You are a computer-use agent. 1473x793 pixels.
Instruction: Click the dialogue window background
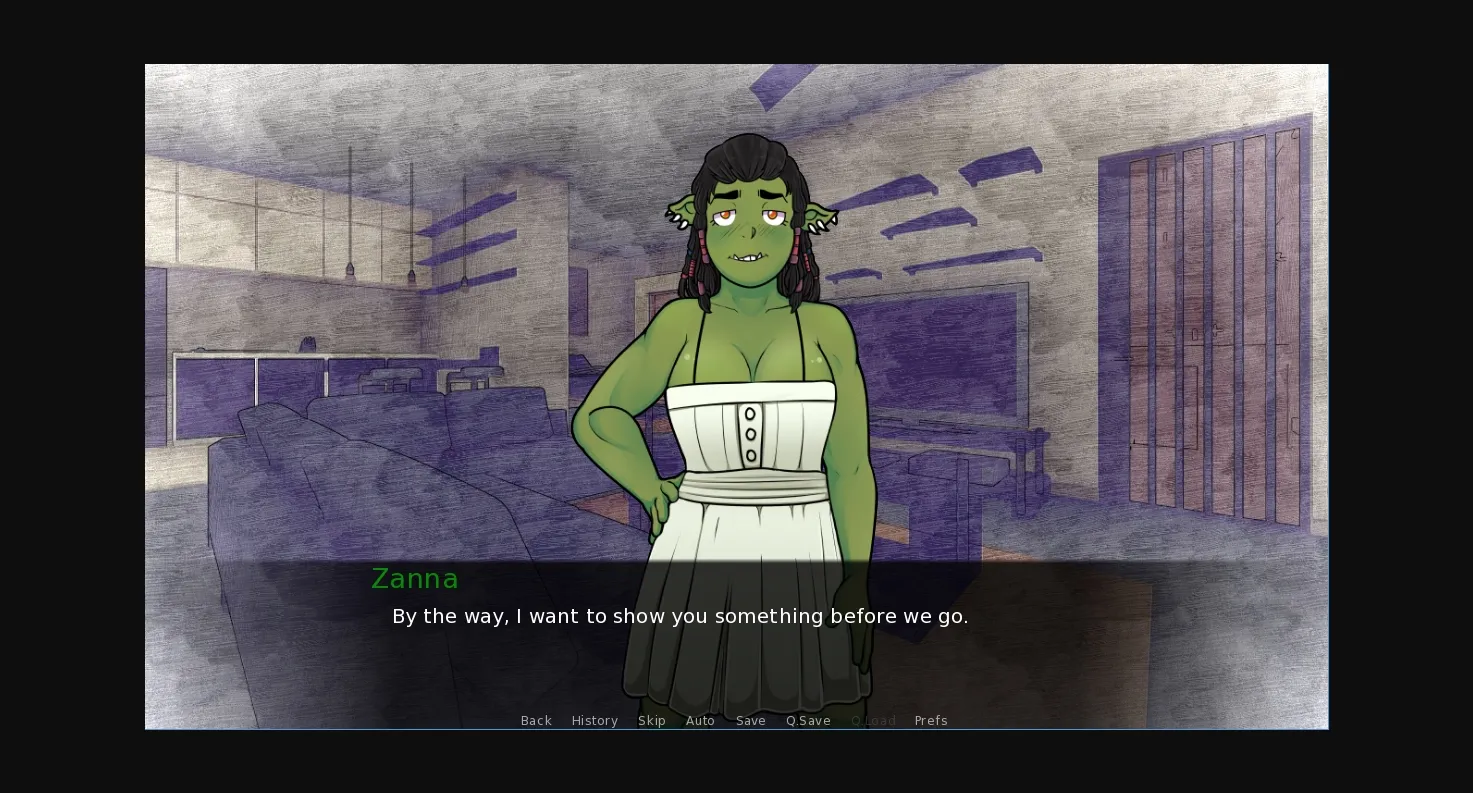tap(1100, 640)
